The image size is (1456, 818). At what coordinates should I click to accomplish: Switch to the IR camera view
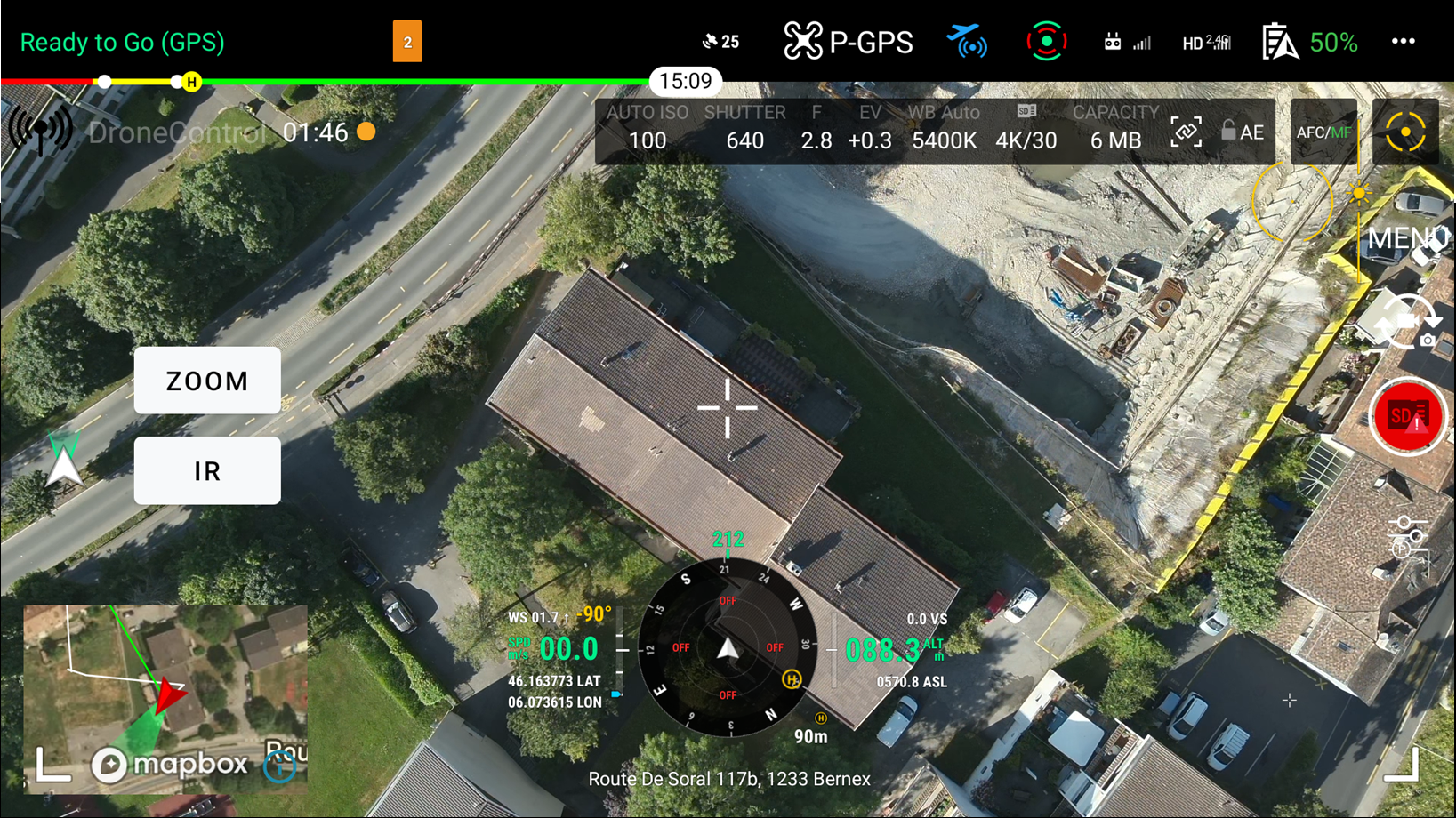click(x=207, y=470)
